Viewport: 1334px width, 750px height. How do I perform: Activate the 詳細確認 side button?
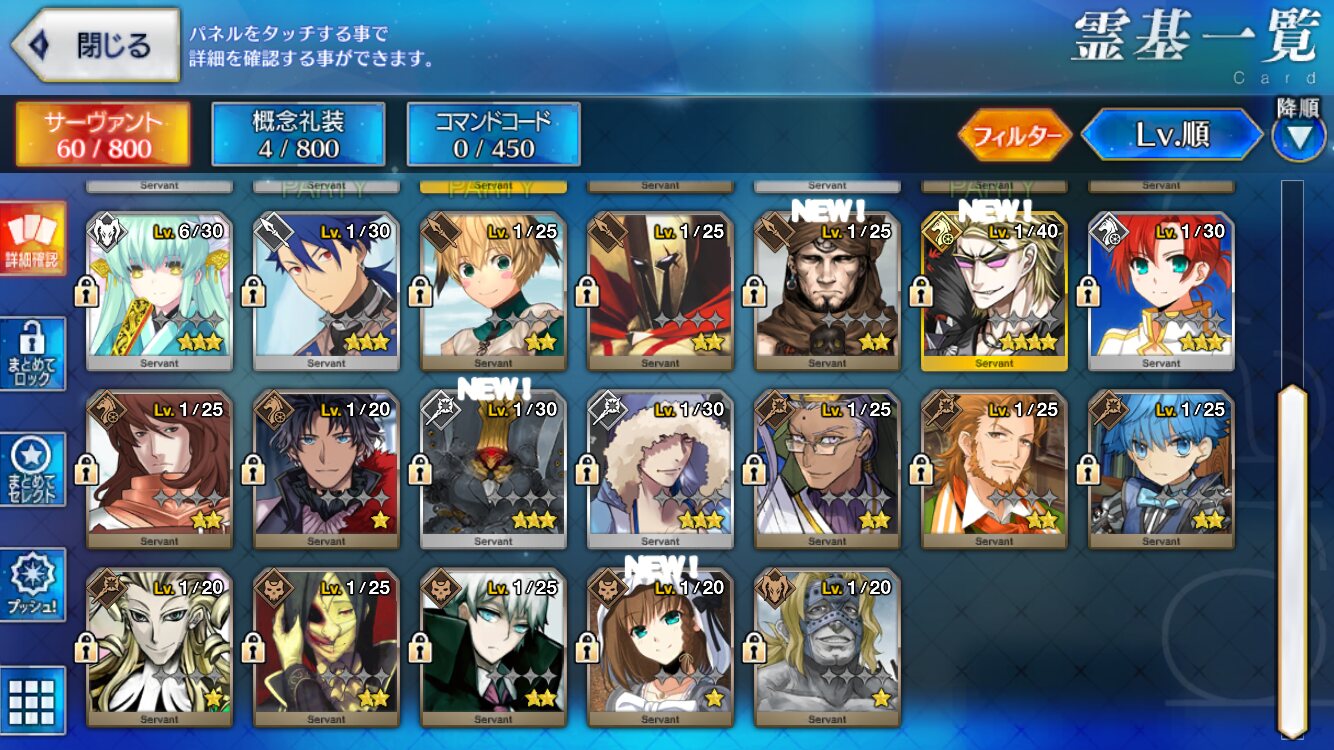click(x=33, y=239)
